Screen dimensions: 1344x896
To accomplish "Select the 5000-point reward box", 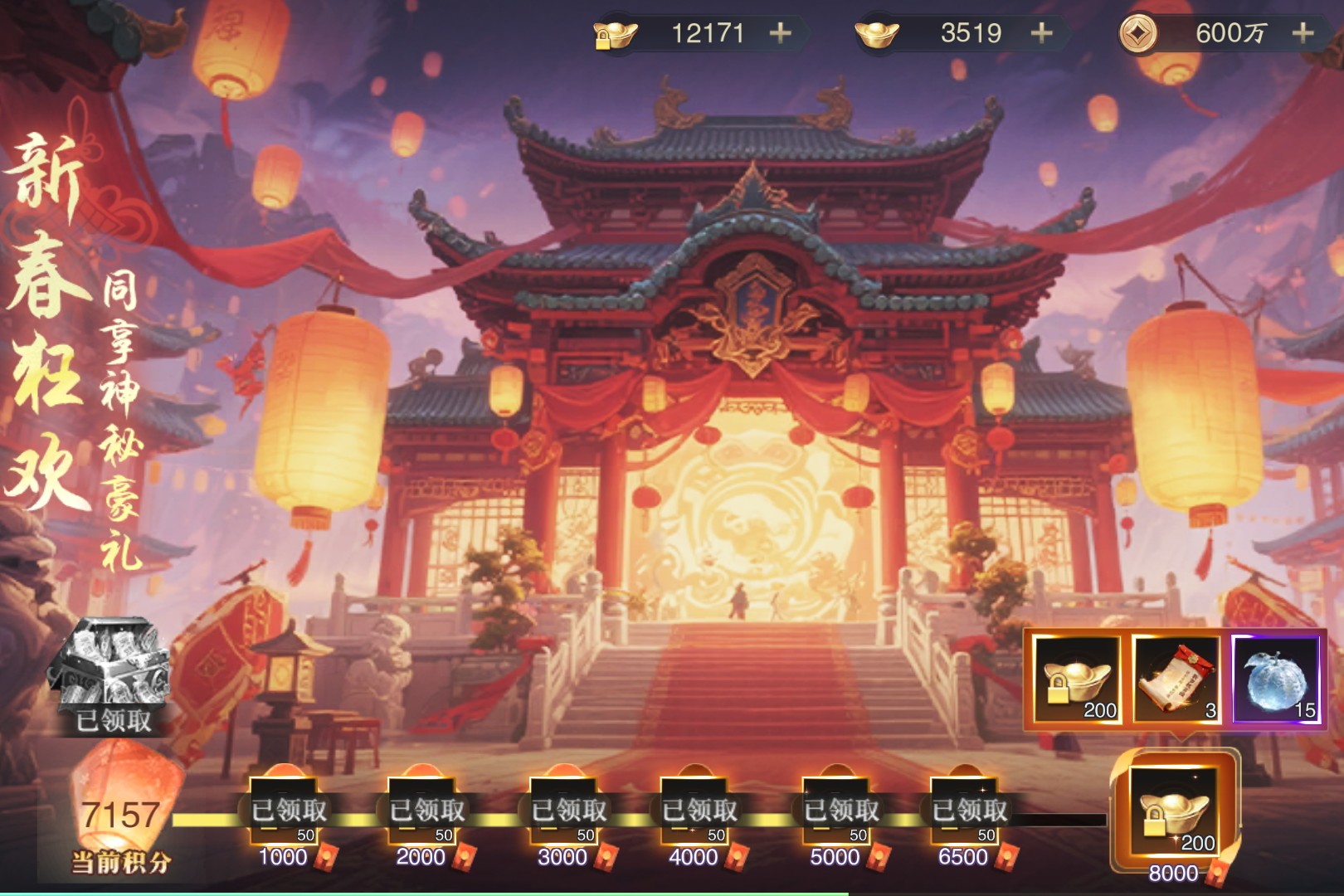I will click(x=837, y=811).
